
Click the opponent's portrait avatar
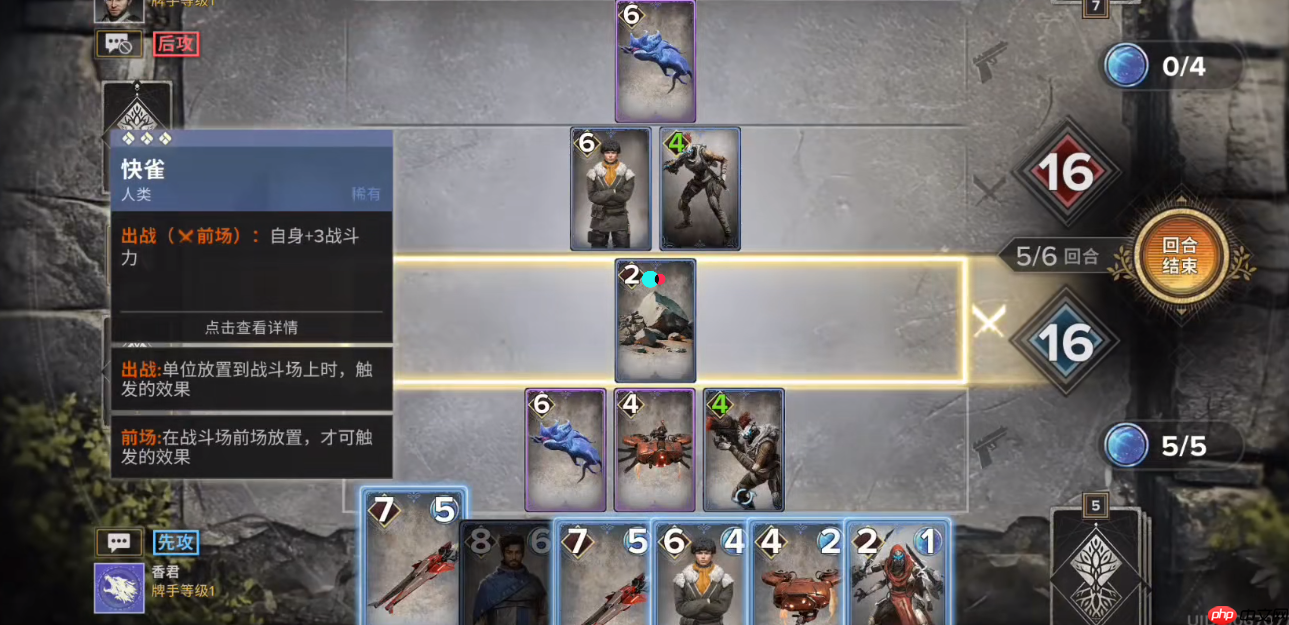(x=119, y=8)
